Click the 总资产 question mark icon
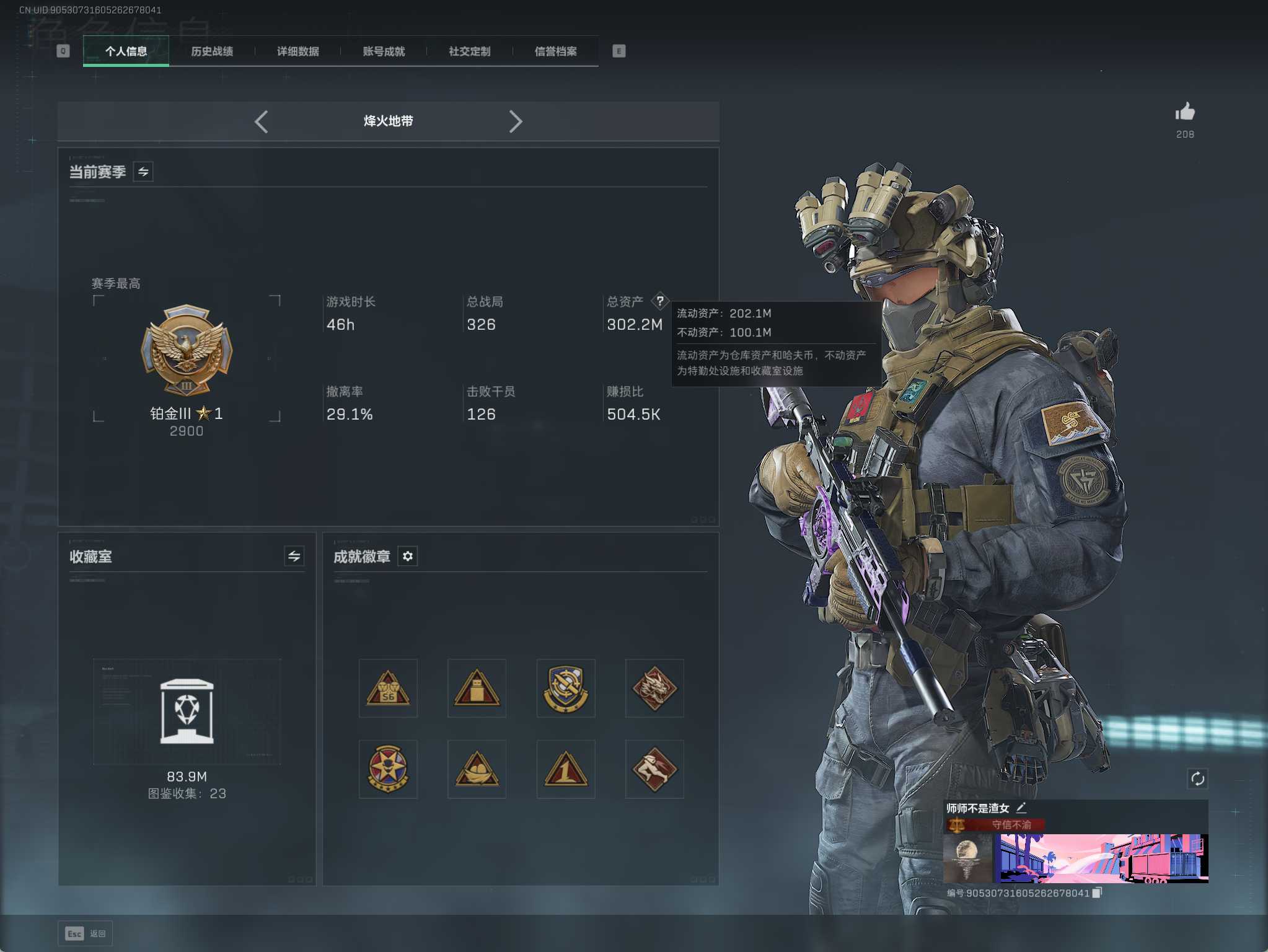The image size is (1268, 952). [x=660, y=301]
